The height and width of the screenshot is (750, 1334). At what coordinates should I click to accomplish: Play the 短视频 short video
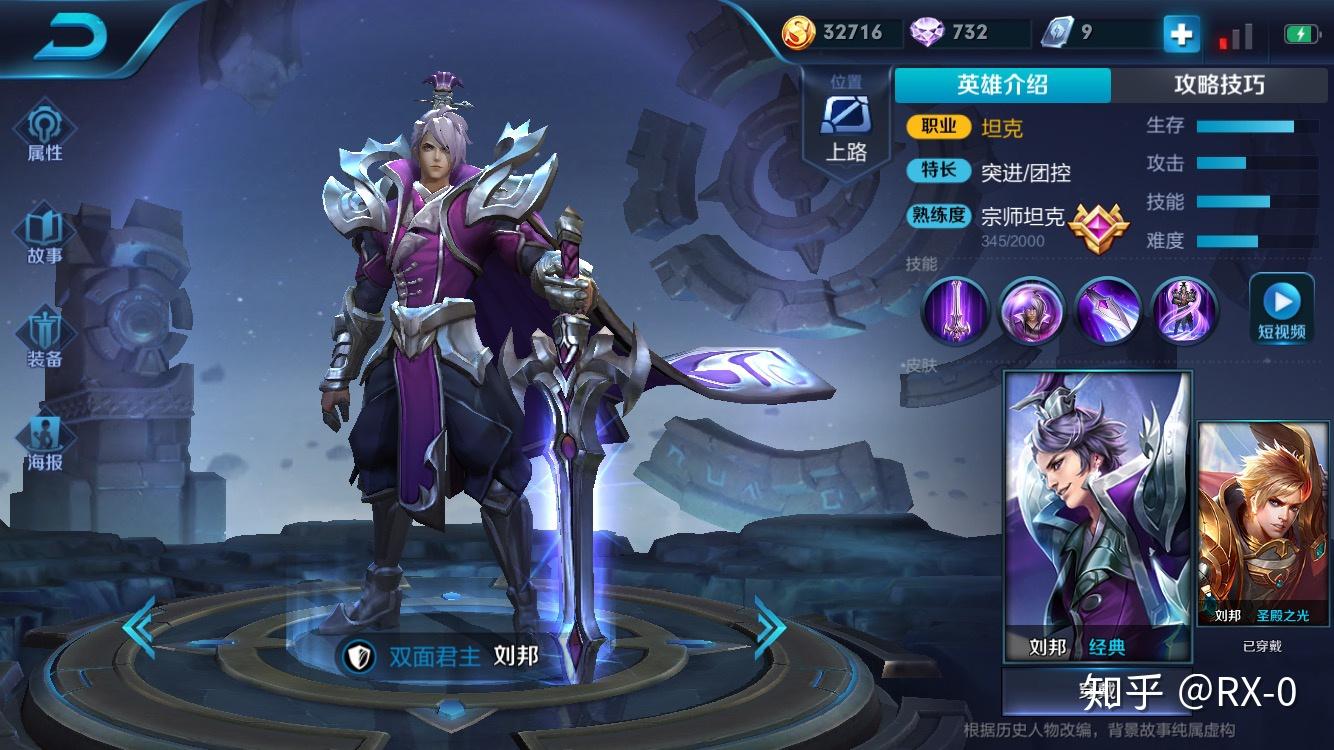coord(1281,308)
